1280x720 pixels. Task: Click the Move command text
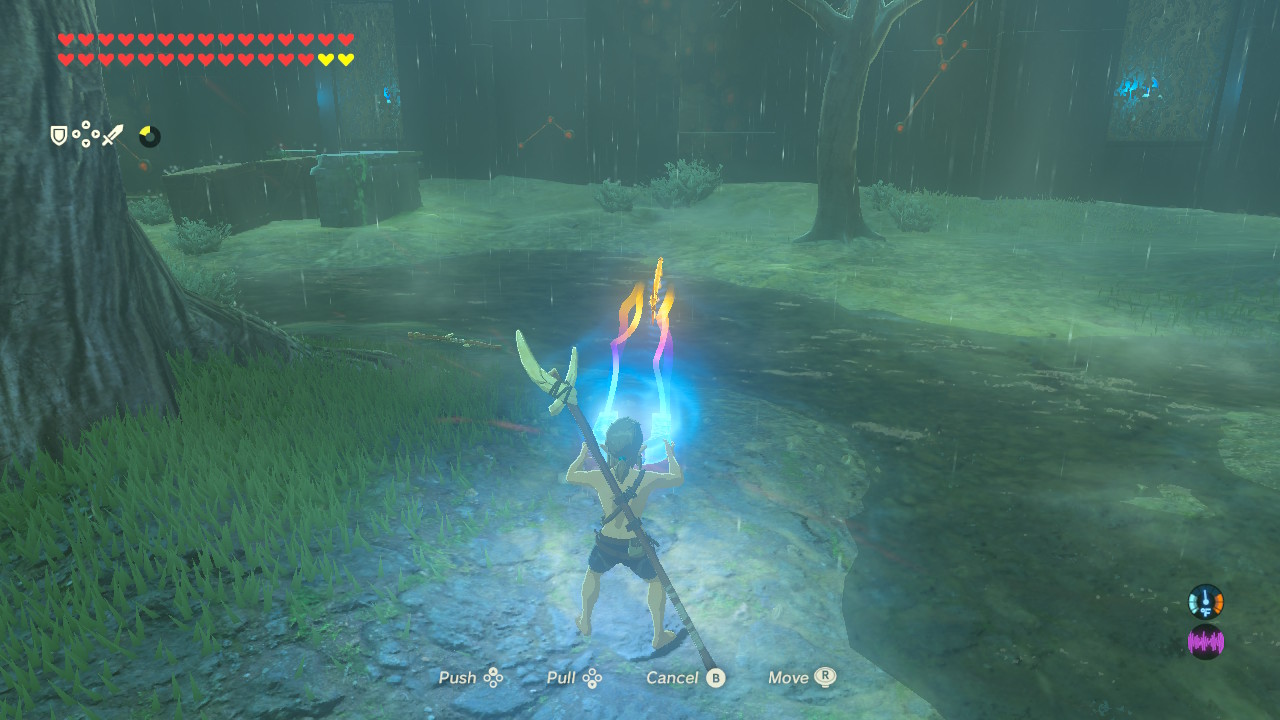pyautogui.click(x=790, y=678)
